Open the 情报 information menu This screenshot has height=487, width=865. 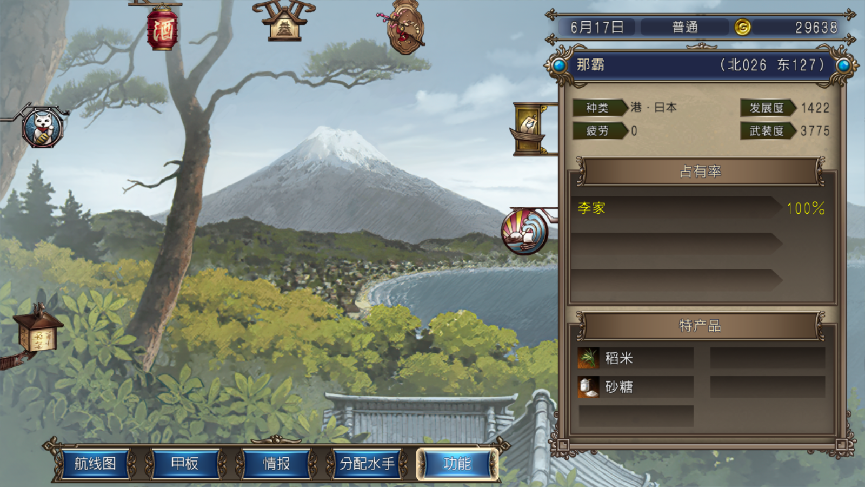(x=276, y=464)
